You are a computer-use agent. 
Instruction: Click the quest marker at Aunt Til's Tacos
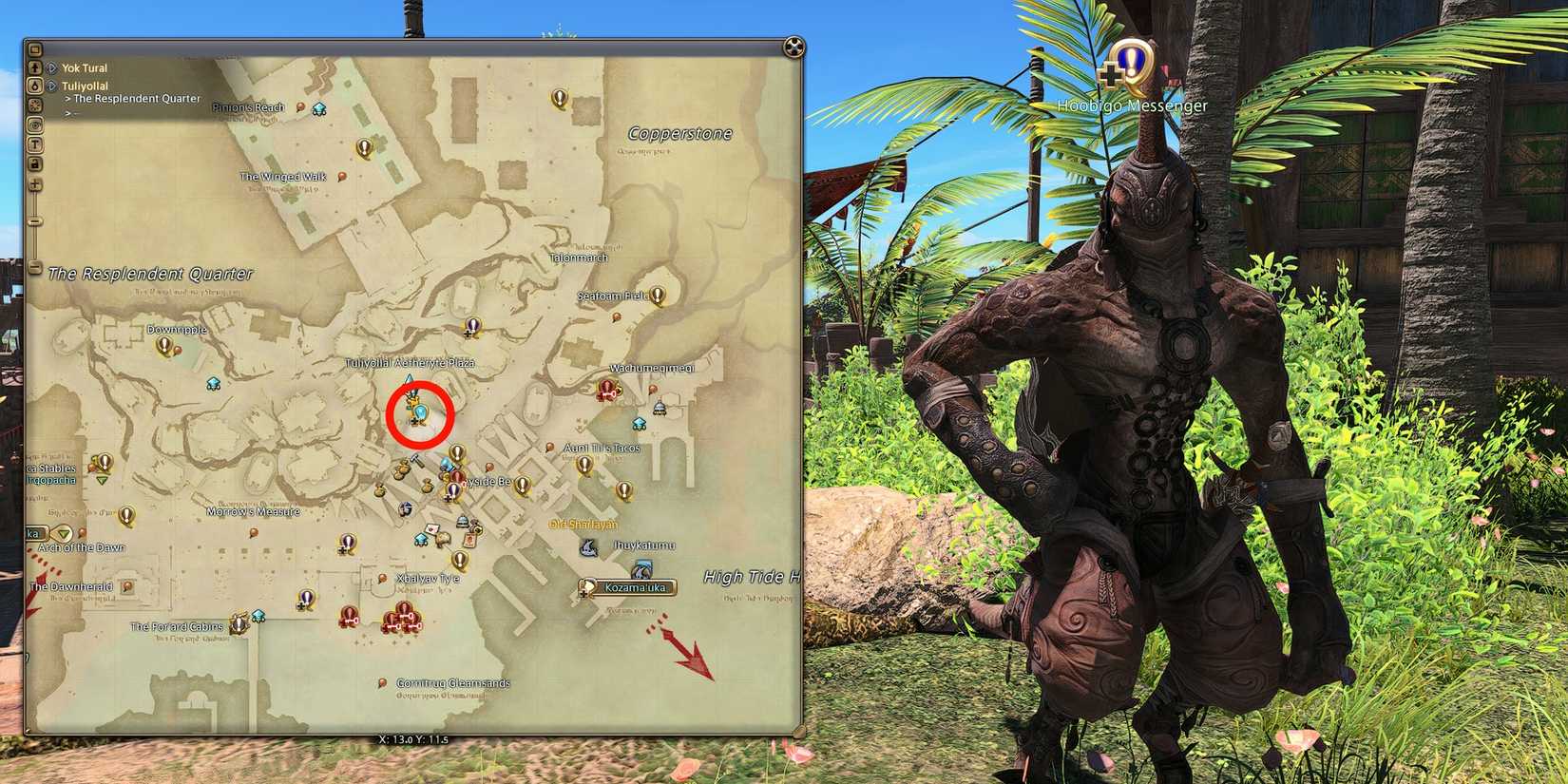(584, 466)
